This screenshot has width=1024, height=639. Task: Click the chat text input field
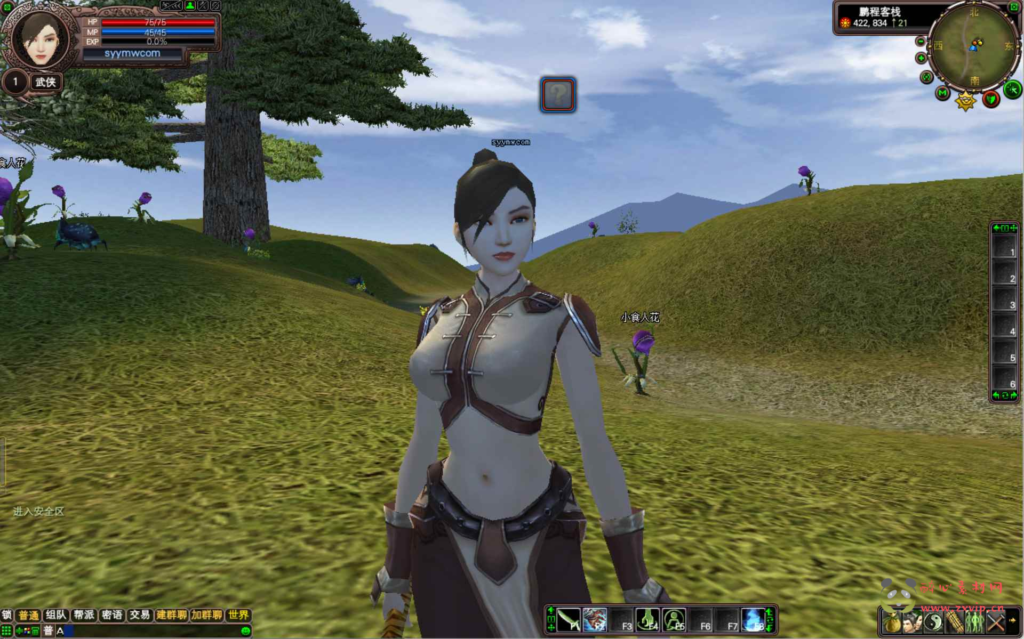(x=150, y=631)
